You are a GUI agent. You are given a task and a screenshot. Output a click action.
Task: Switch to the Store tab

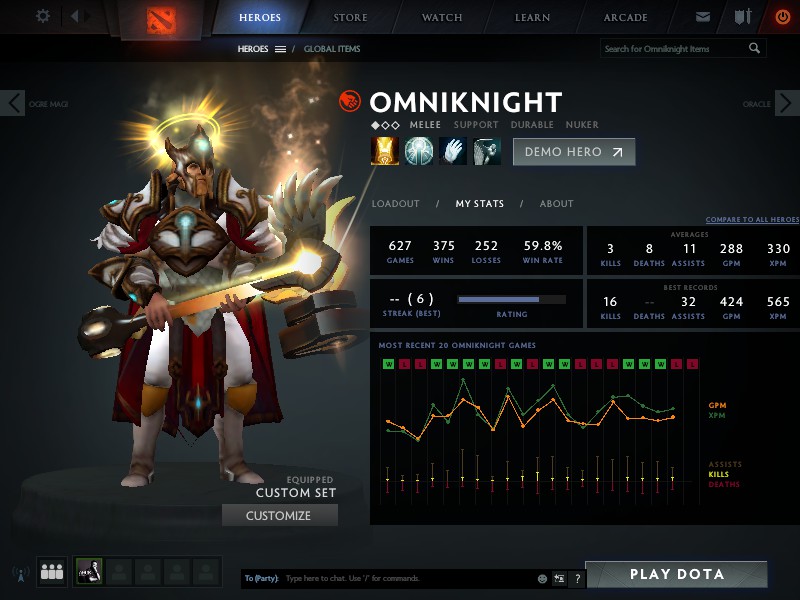350,17
